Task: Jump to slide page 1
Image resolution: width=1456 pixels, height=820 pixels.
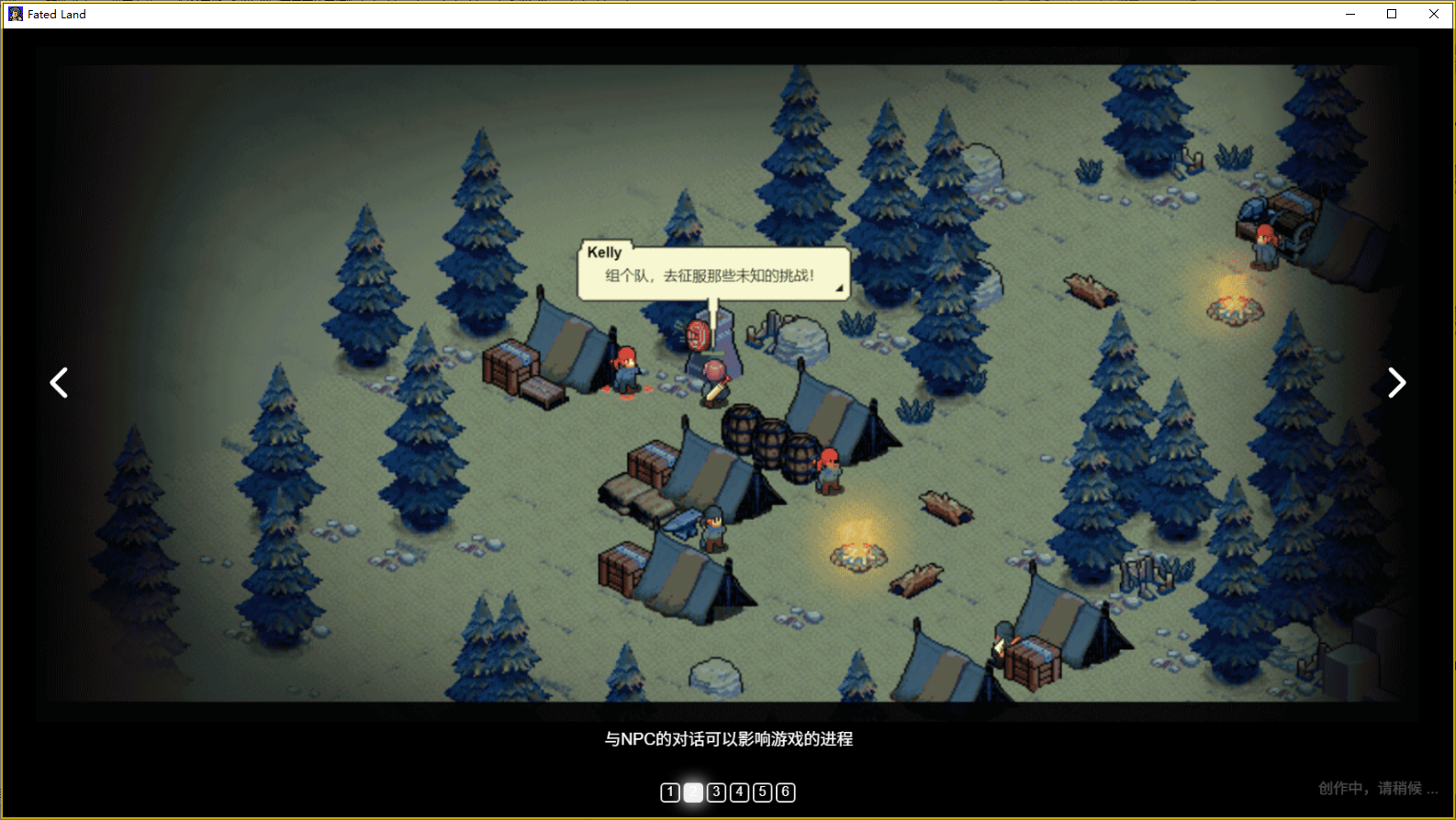Action: tap(670, 792)
